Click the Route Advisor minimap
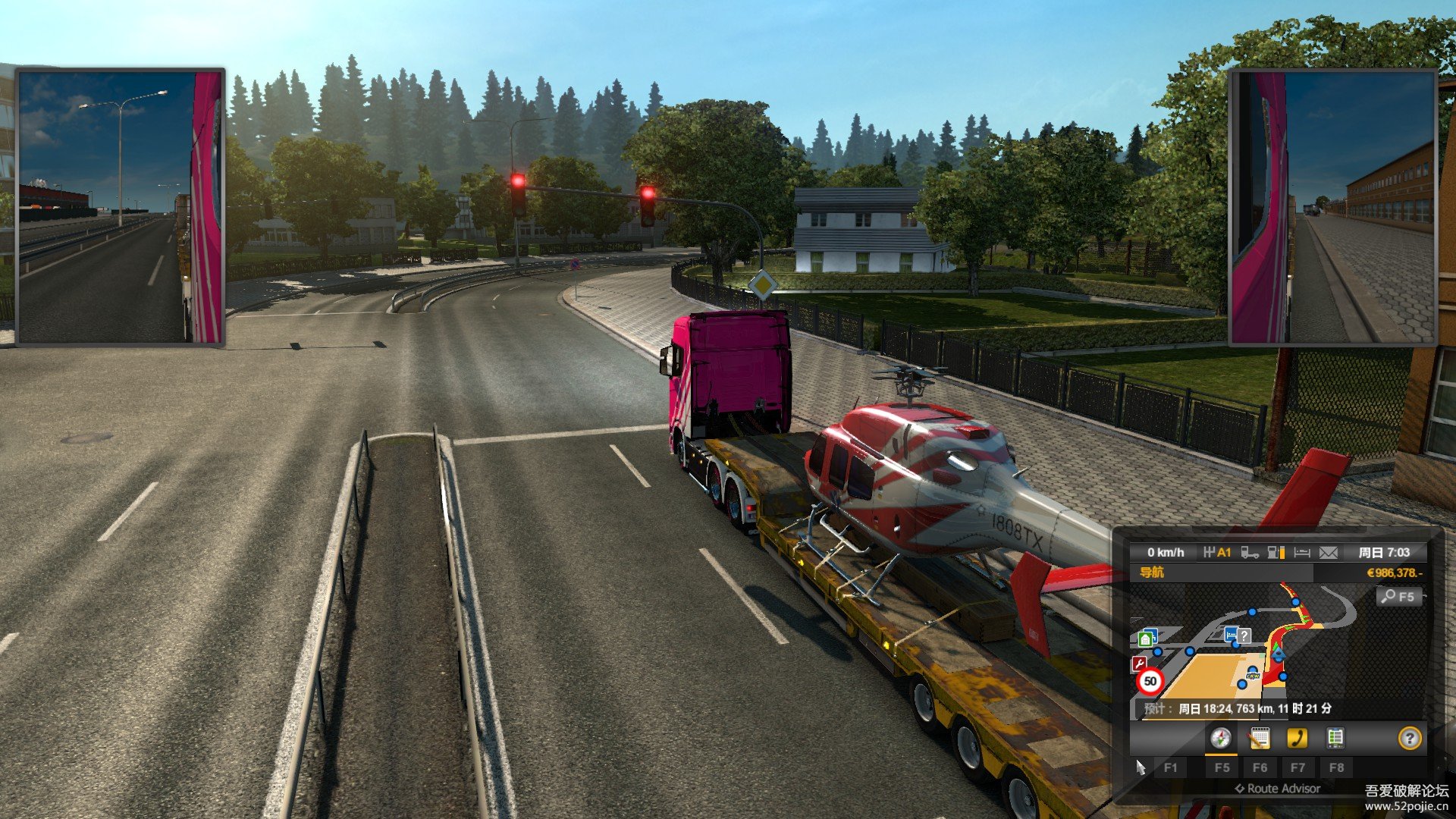1456x819 pixels. 1289,645
